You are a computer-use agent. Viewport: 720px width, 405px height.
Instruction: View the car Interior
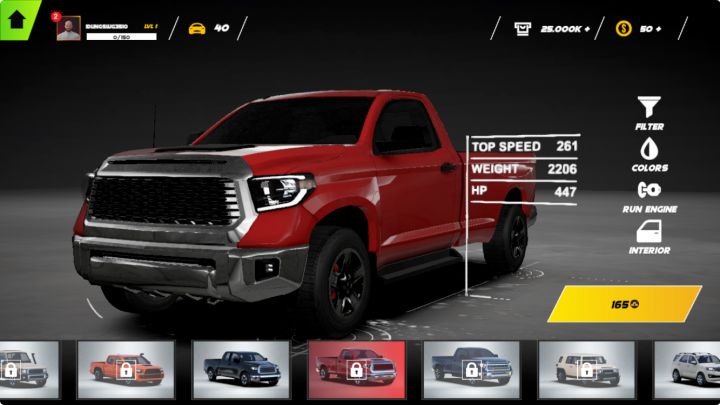pos(649,236)
